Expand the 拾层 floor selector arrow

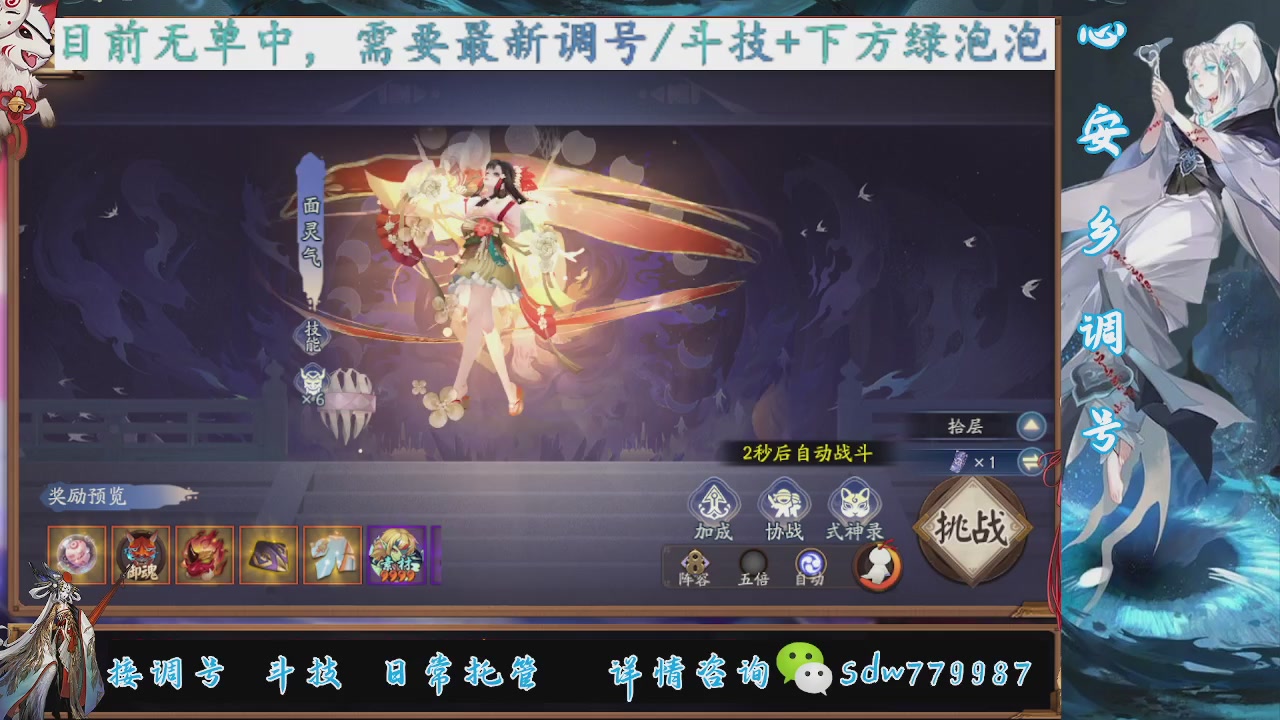(x=1032, y=425)
